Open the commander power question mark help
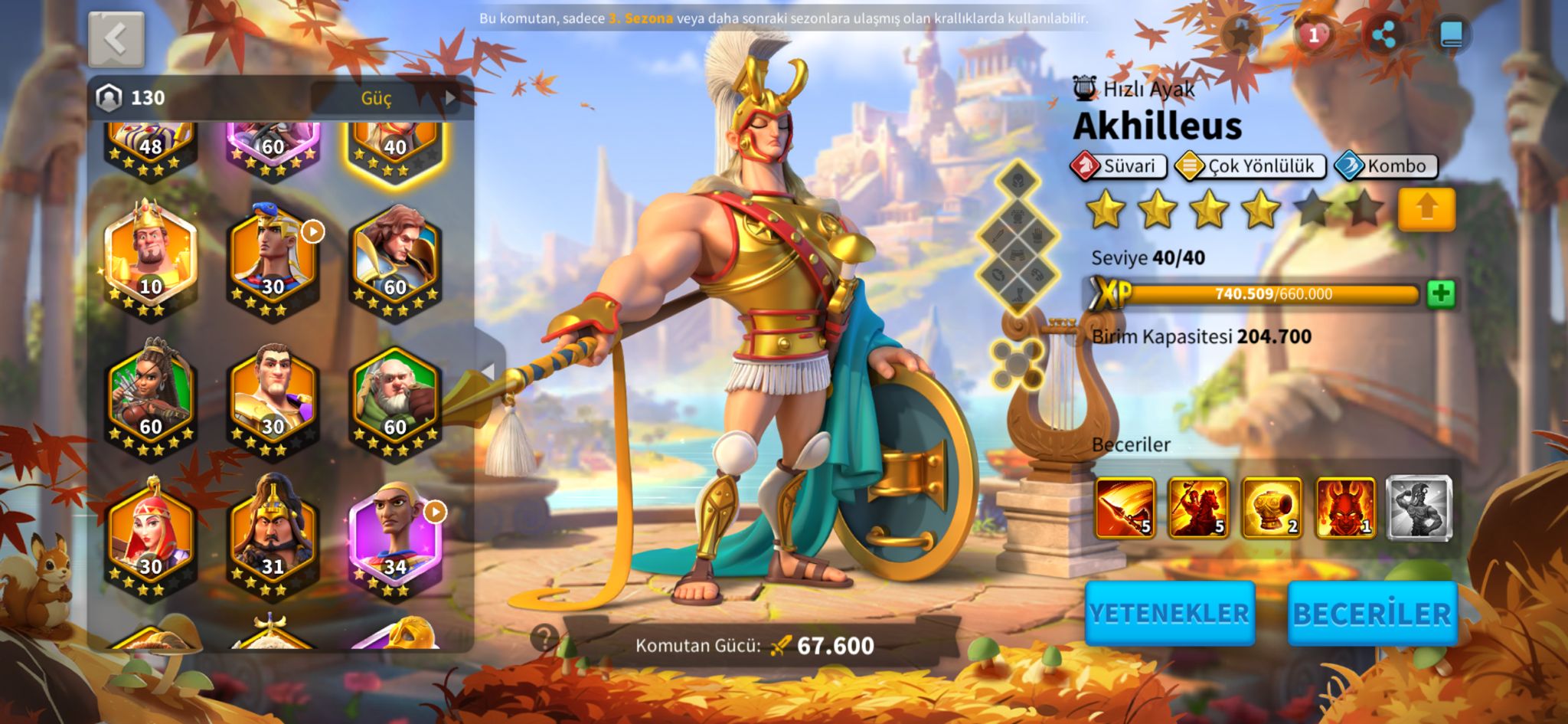 (x=544, y=637)
